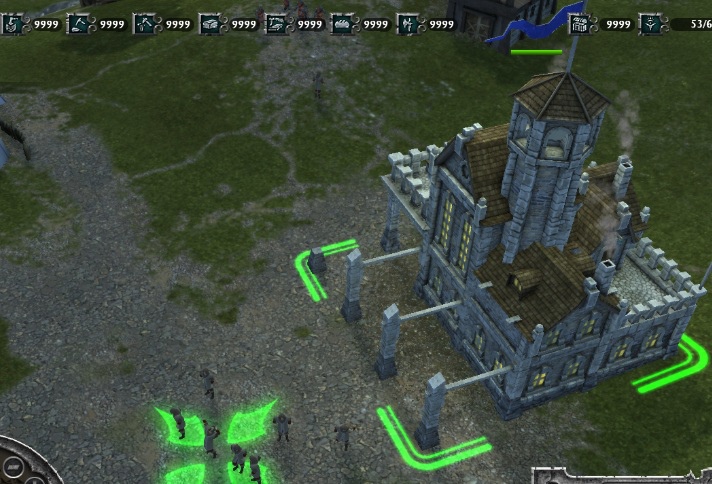Open the crate goods icon

pyautogui.click(x=577, y=23)
